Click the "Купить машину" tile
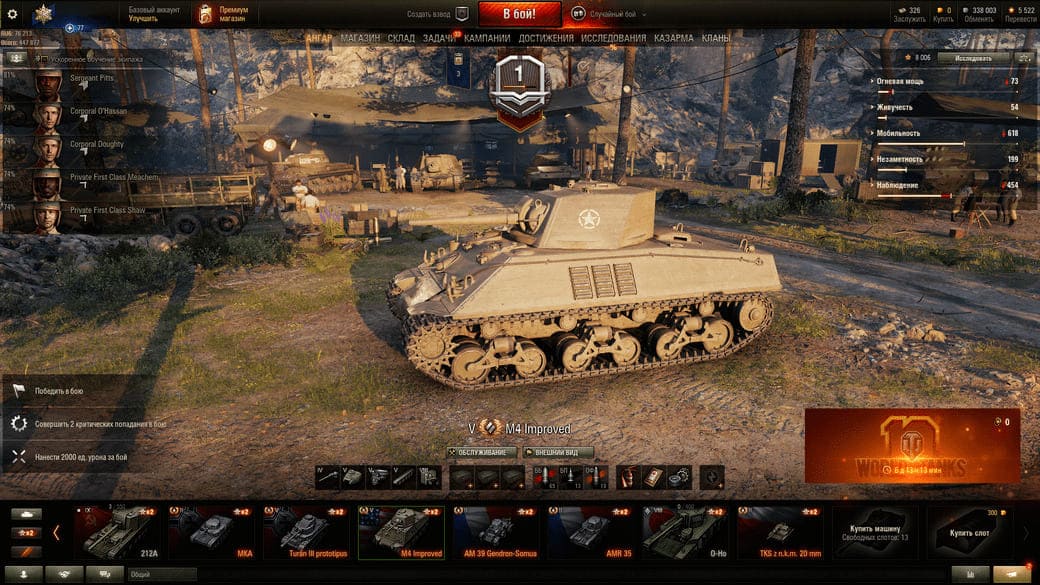Image resolution: width=1040 pixels, height=585 pixels. click(874, 530)
